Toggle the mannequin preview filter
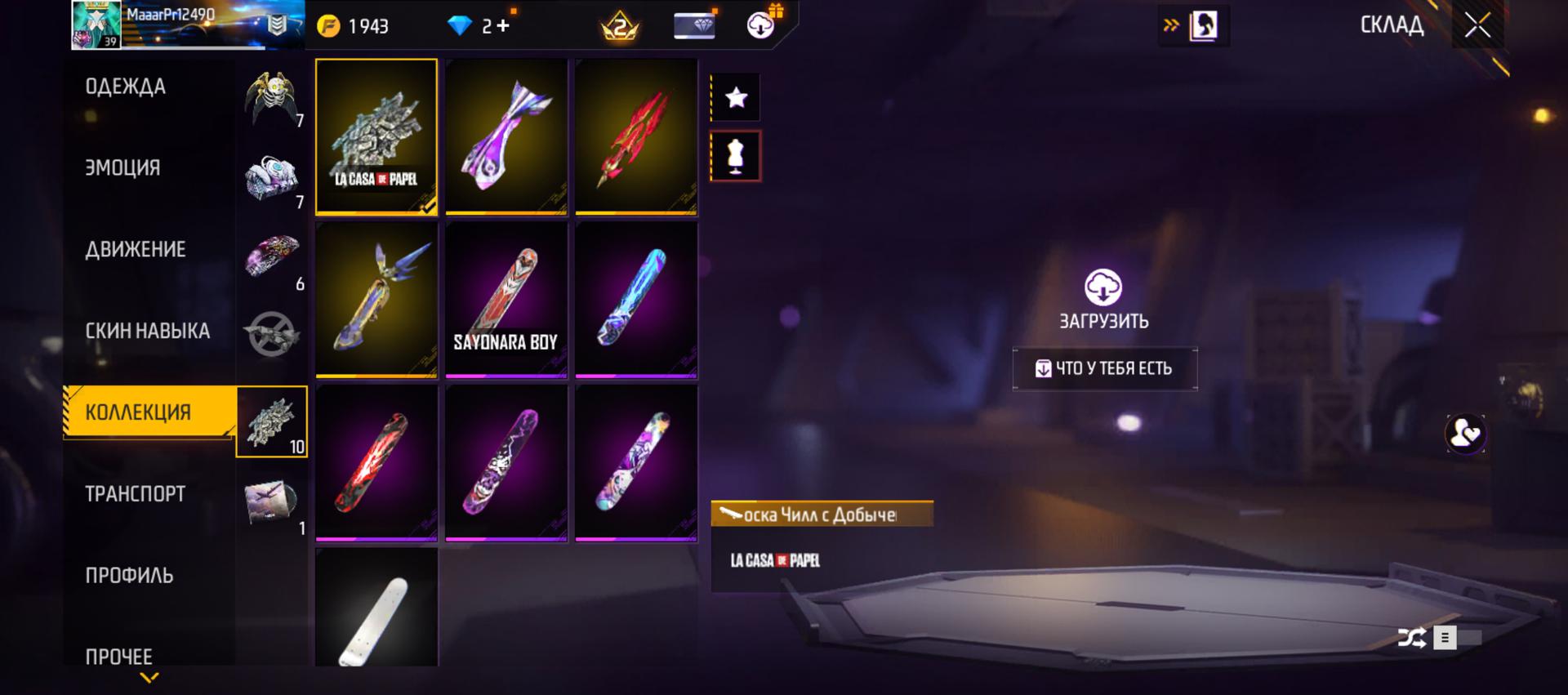Image resolution: width=1568 pixels, height=695 pixels. tap(736, 156)
